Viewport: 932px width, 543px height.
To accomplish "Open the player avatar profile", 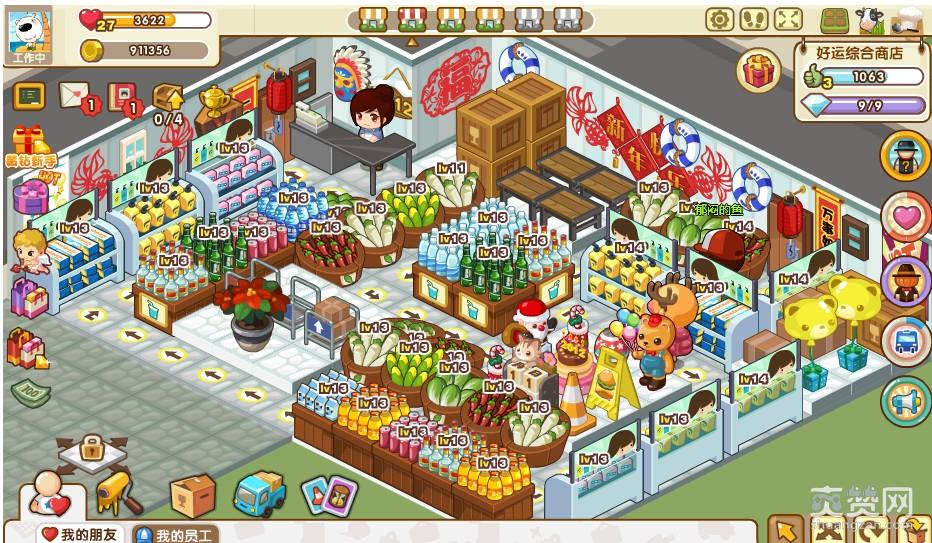I will tap(31, 30).
